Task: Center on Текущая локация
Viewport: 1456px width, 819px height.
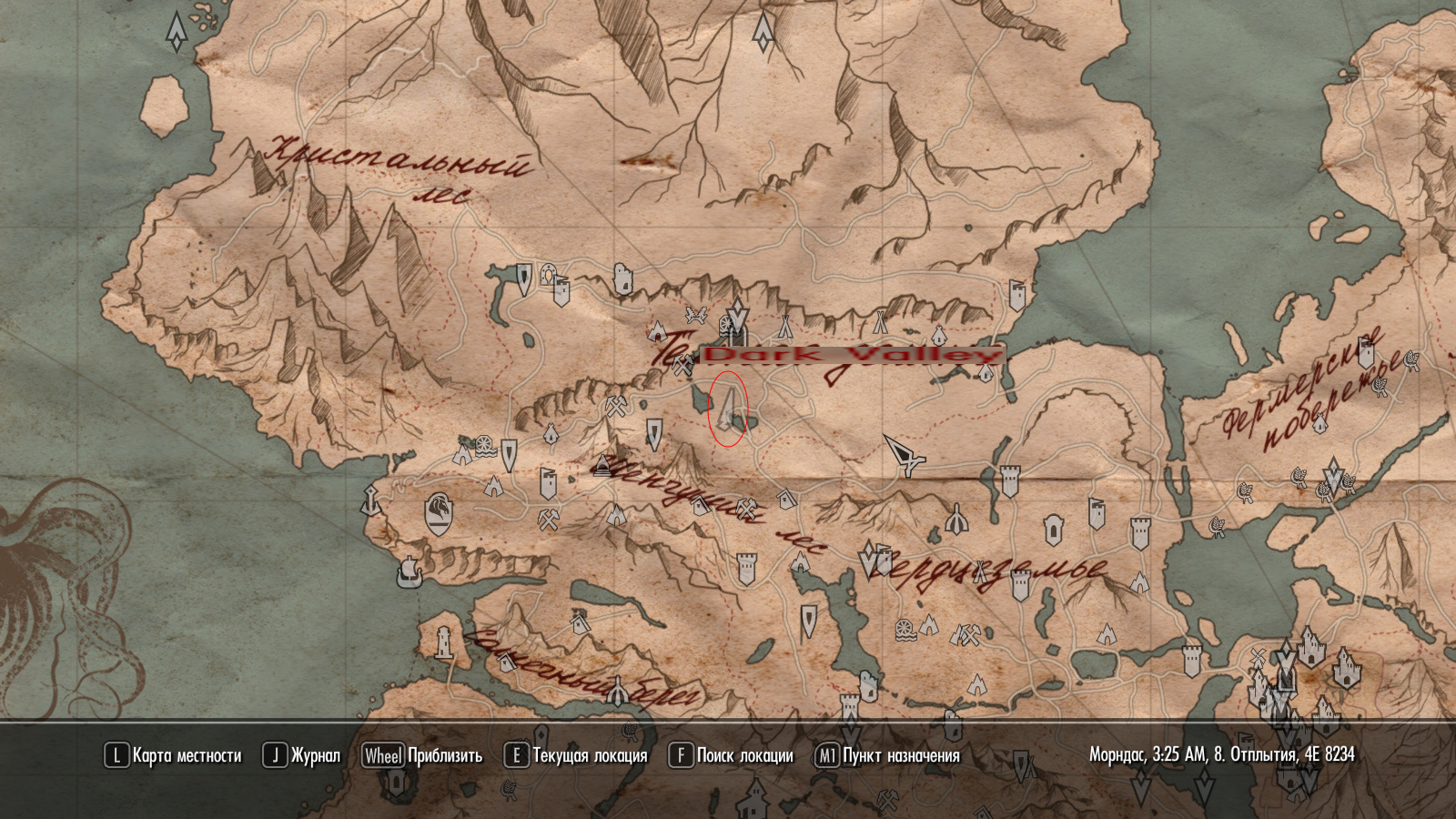Action: point(576,755)
